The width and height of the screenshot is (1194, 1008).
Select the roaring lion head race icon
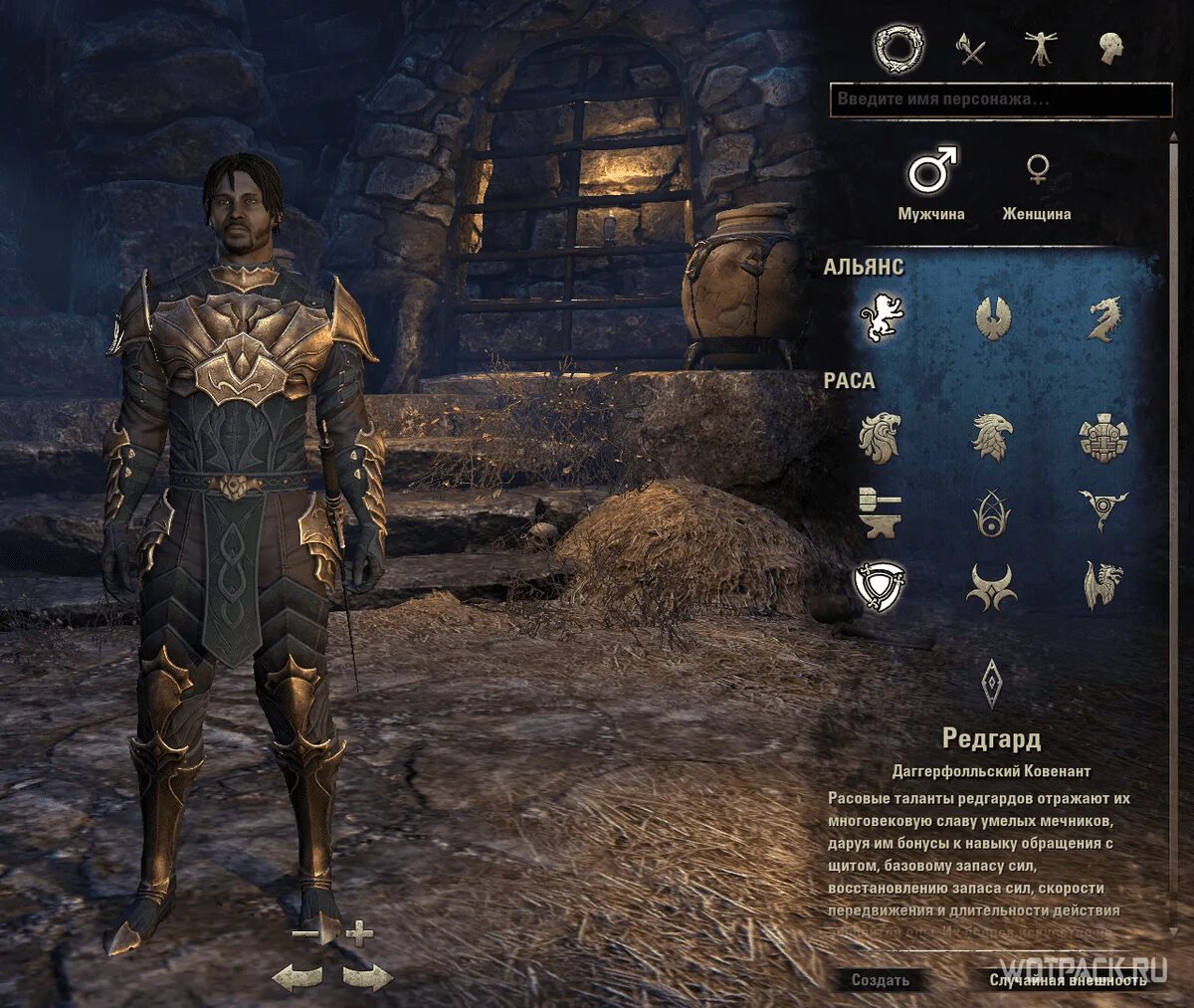pyautogui.click(x=880, y=438)
